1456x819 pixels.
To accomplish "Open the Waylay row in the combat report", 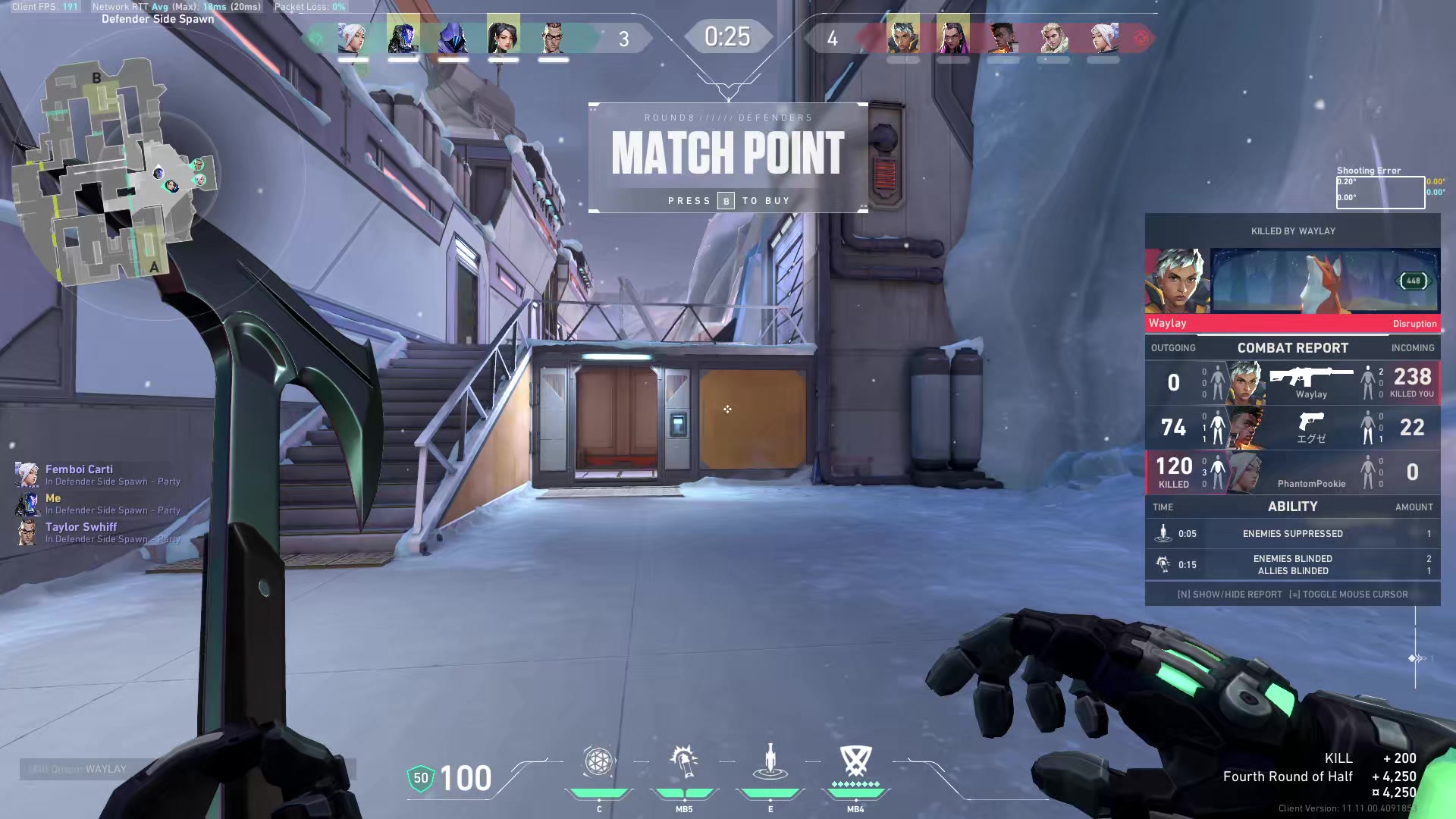I will pyautogui.click(x=1292, y=382).
